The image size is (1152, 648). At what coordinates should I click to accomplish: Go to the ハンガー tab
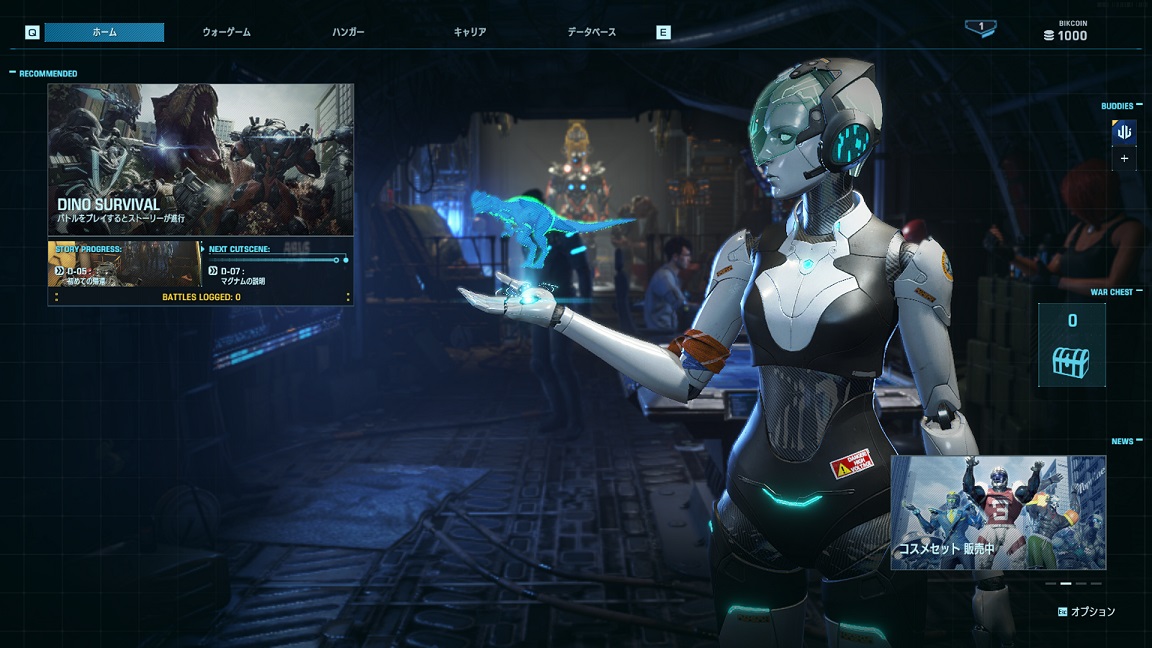pyautogui.click(x=348, y=32)
